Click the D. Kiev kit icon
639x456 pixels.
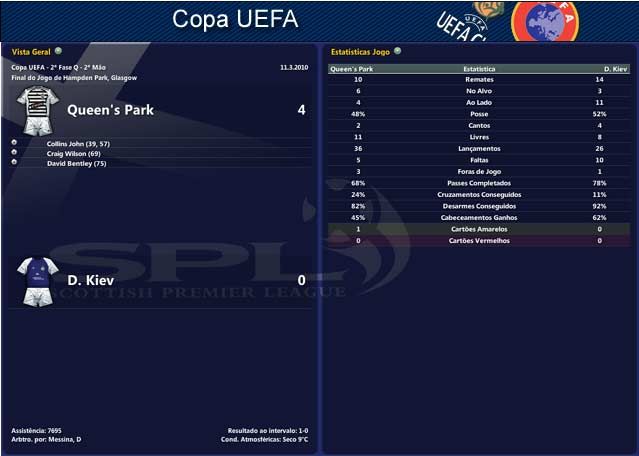tap(39, 280)
